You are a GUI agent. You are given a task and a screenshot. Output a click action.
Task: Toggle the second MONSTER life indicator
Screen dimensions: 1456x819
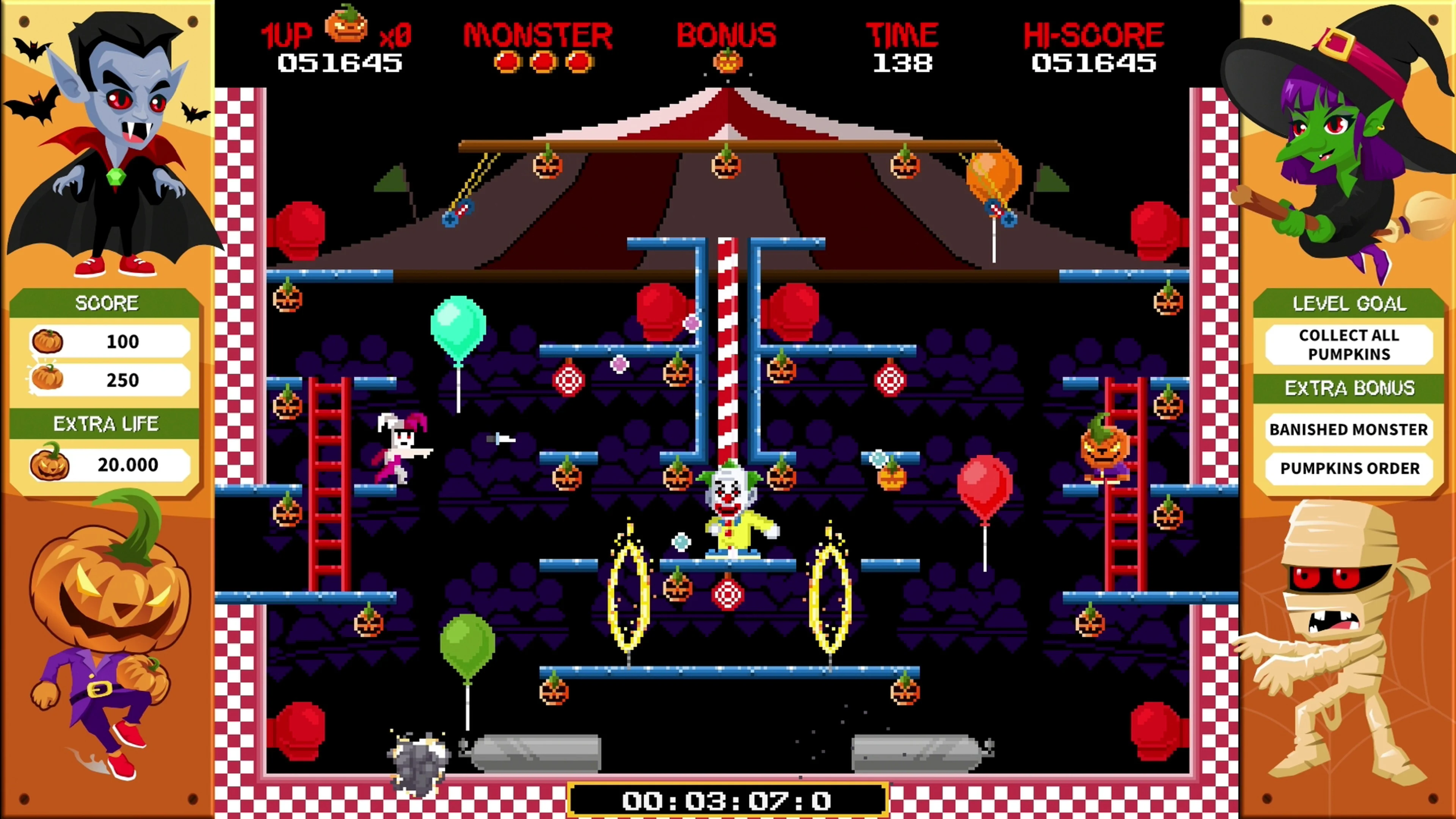(x=543, y=62)
